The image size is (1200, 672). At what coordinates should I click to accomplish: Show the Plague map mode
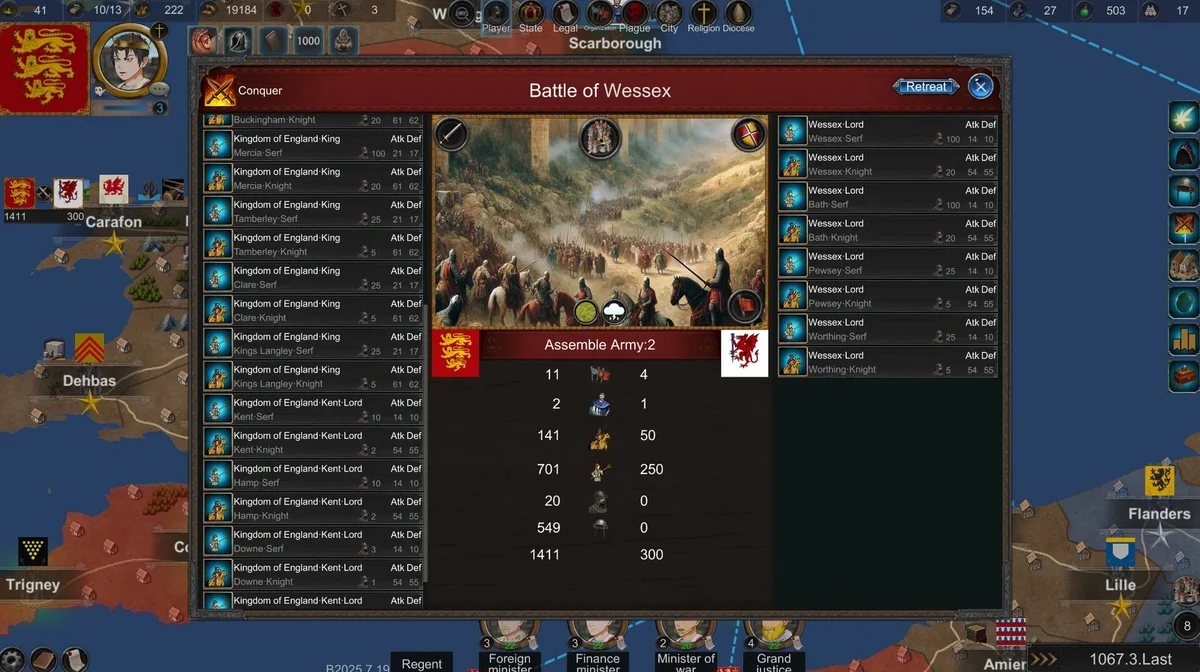click(x=635, y=15)
